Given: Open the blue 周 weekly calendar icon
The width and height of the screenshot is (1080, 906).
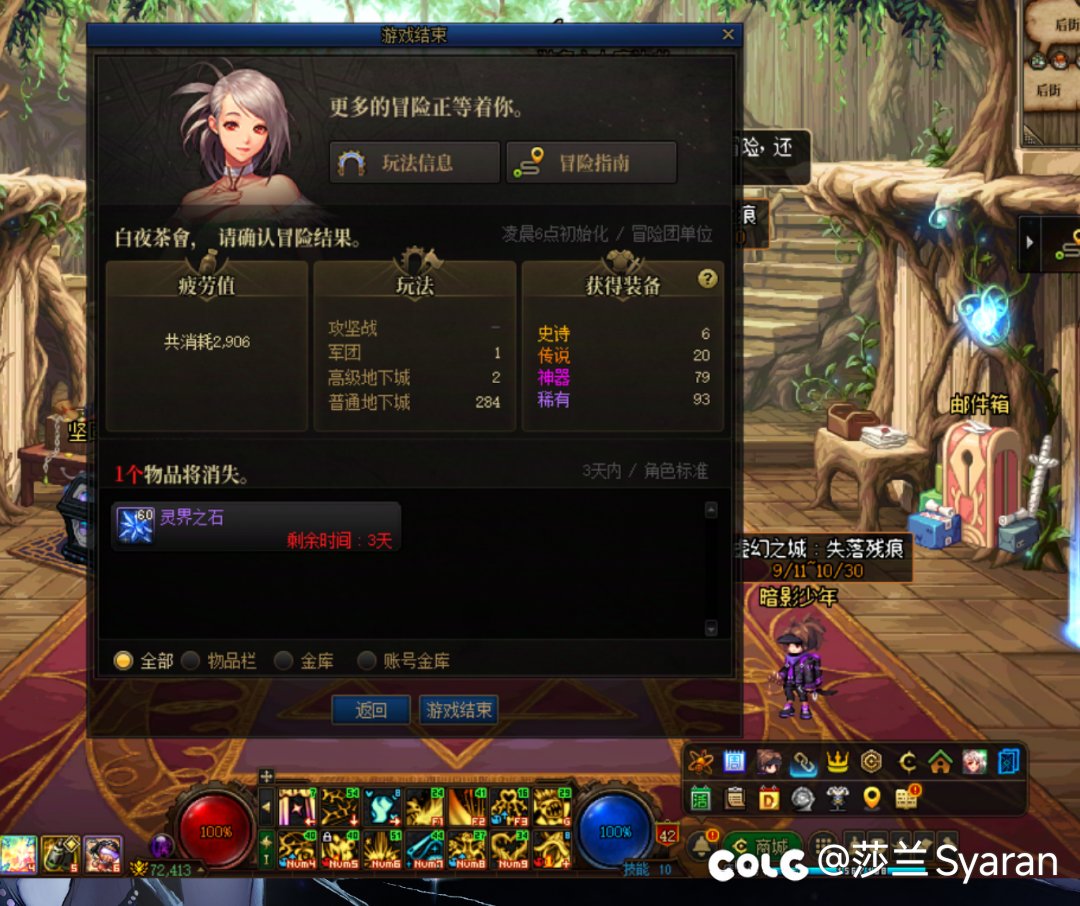Looking at the screenshot, I should pyautogui.click(x=735, y=762).
